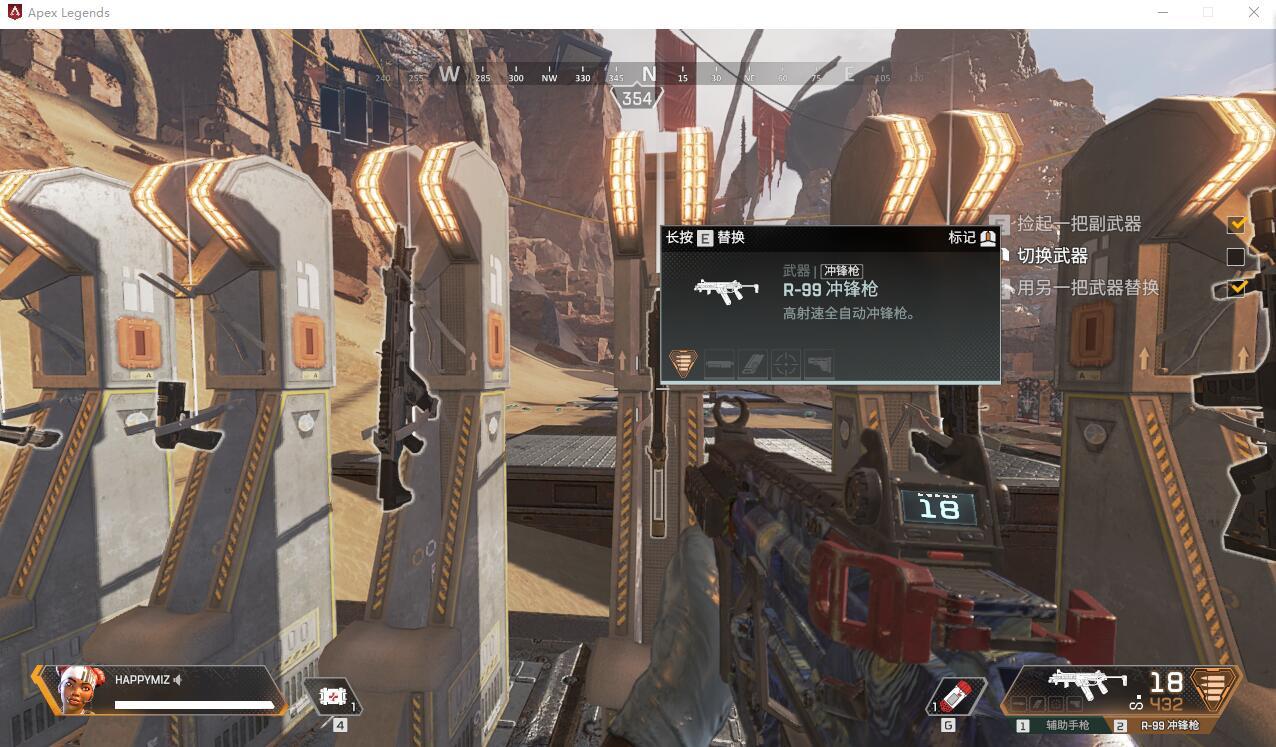
Task: Click the HAPPYMIZ Lifeline portrait
Action: [x=82, y=689]
